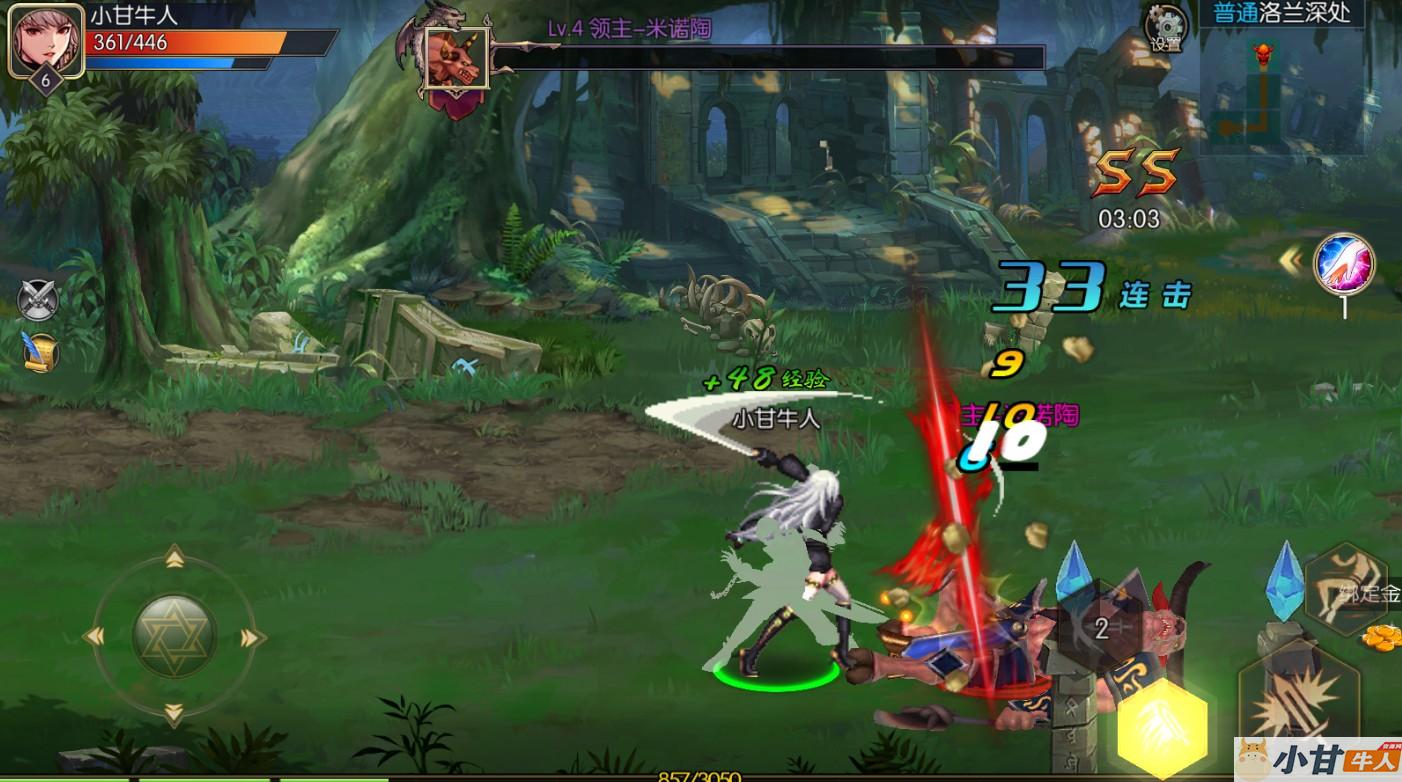The image size is (1402, 782).
Task: Open the scroll and quill quest icon
Action: [40, 351]
